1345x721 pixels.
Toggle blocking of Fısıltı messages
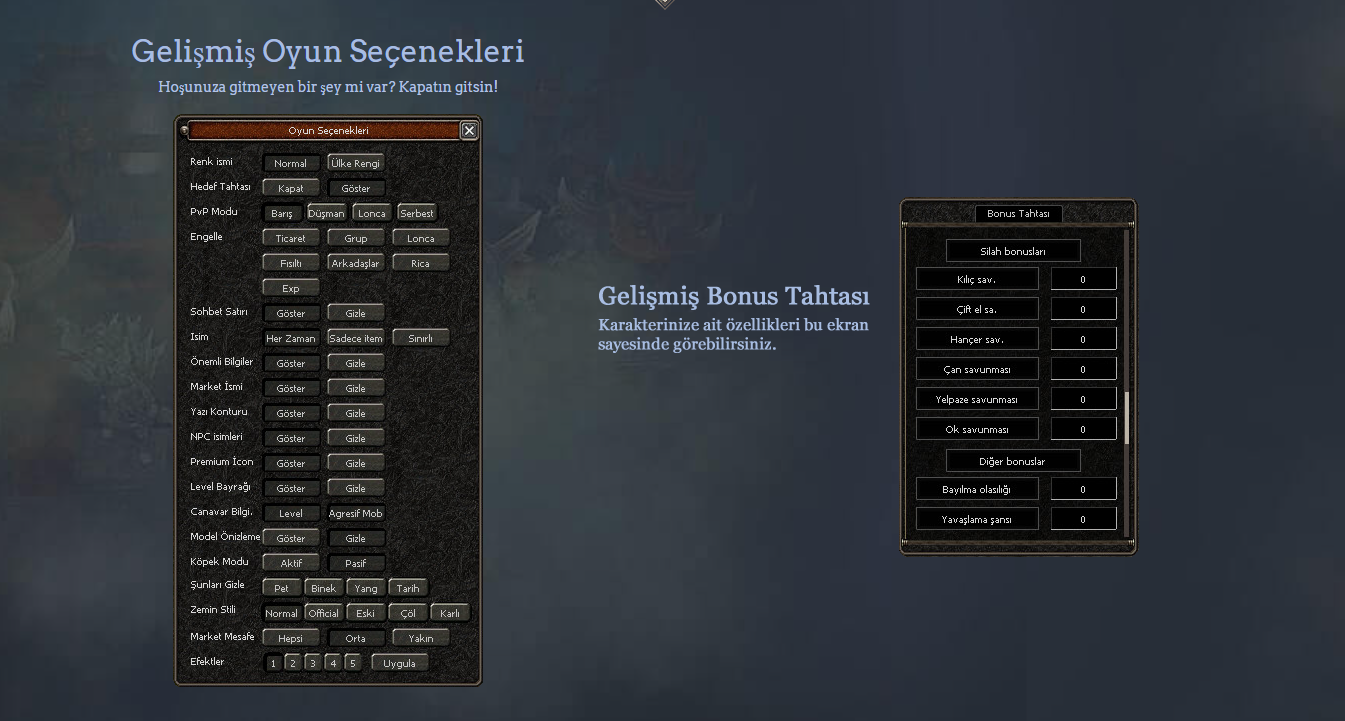point(291,263)
